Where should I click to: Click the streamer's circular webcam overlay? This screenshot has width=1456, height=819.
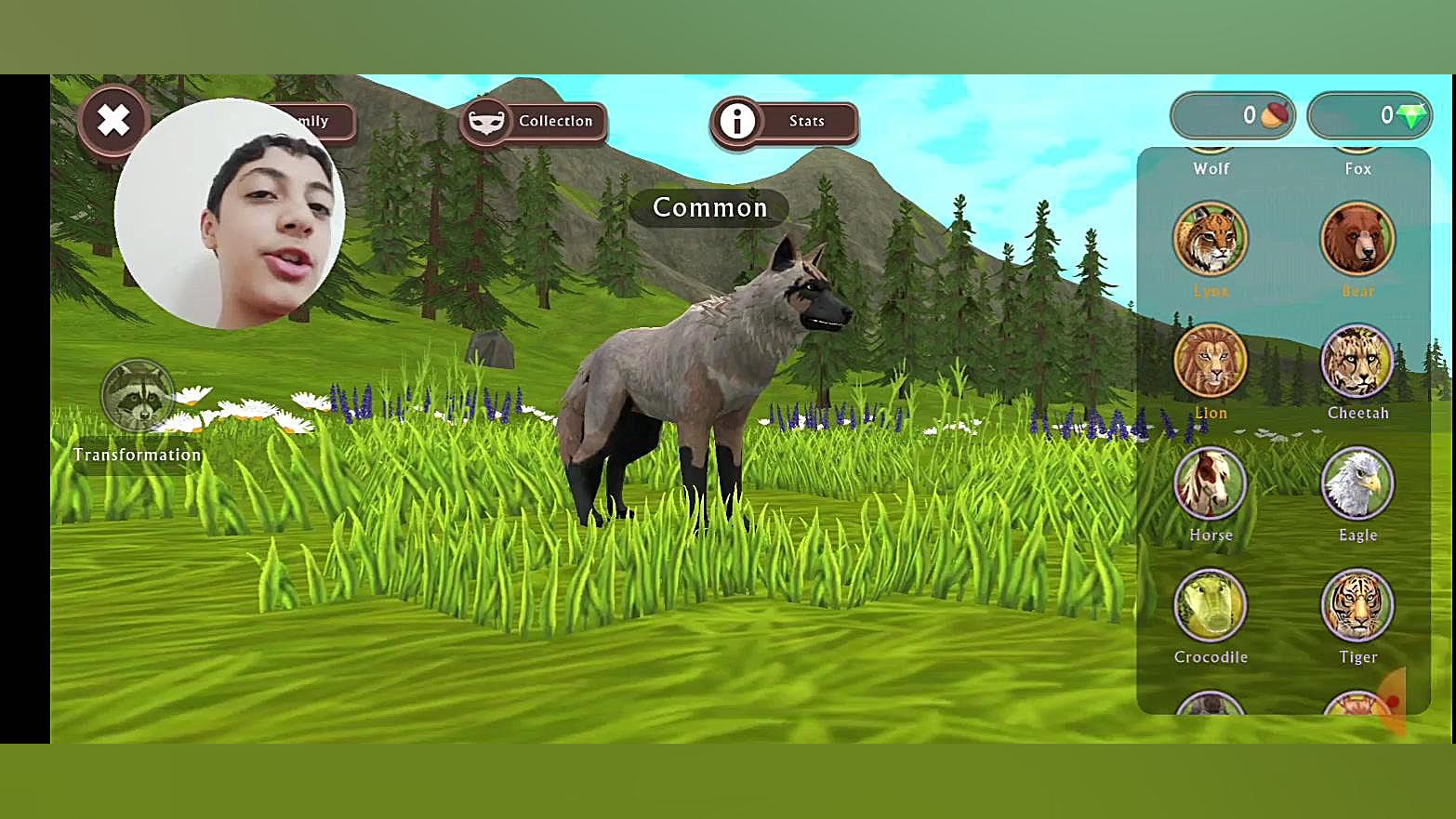point(230,214)
